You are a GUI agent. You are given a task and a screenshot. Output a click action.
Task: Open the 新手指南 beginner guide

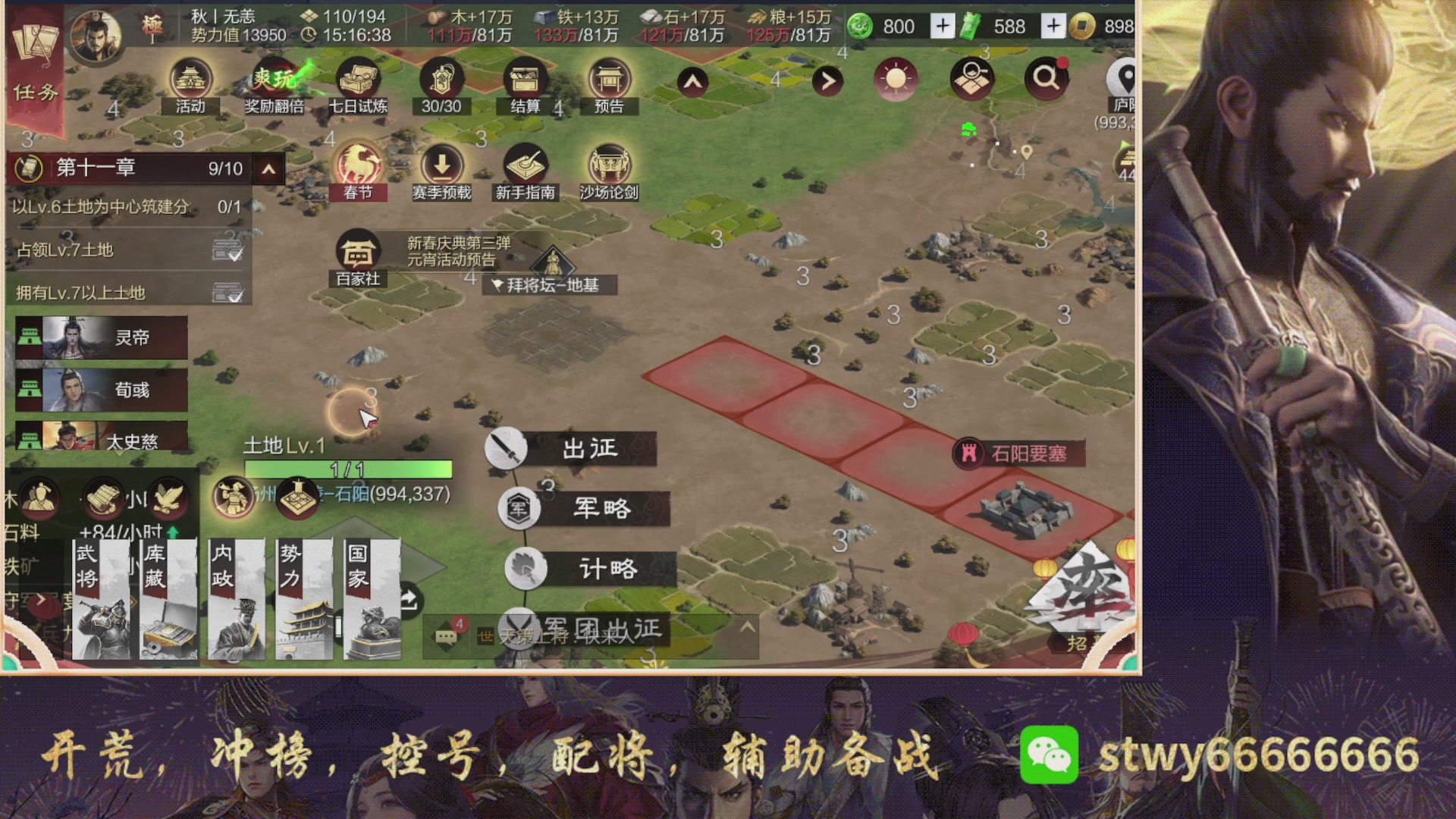click(526, 163)
